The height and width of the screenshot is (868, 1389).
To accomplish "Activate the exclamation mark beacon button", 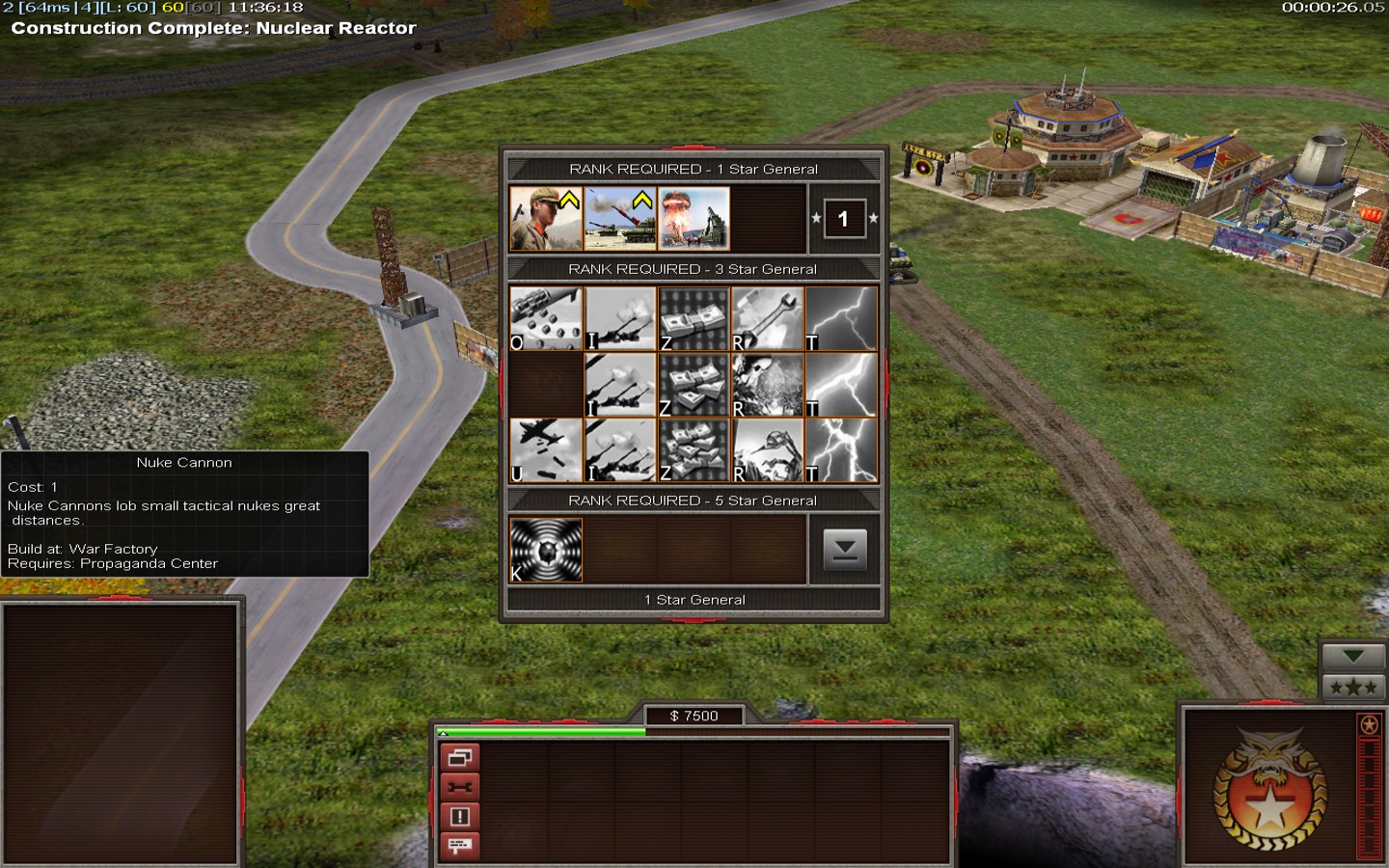I will (460, 817).
